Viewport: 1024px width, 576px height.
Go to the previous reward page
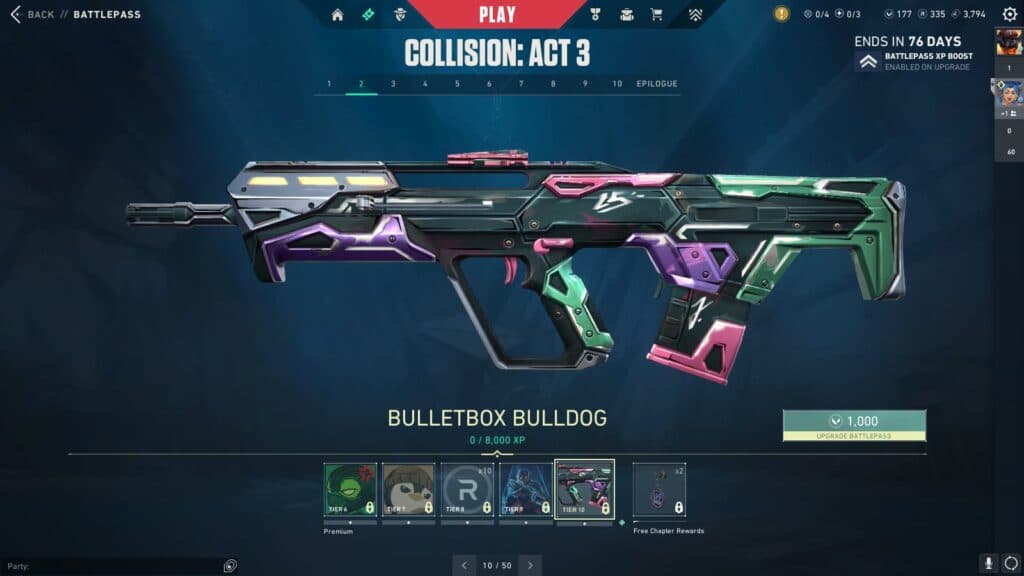click(464, 565)
